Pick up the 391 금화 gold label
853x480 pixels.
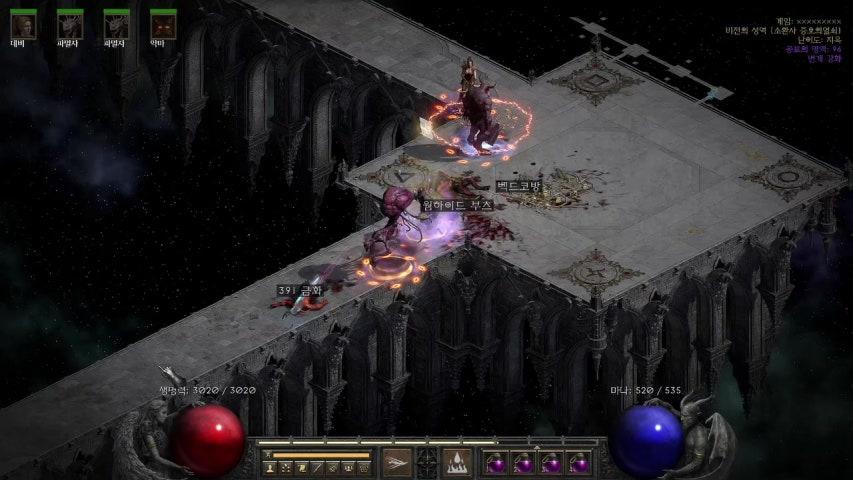pos(300,290)
